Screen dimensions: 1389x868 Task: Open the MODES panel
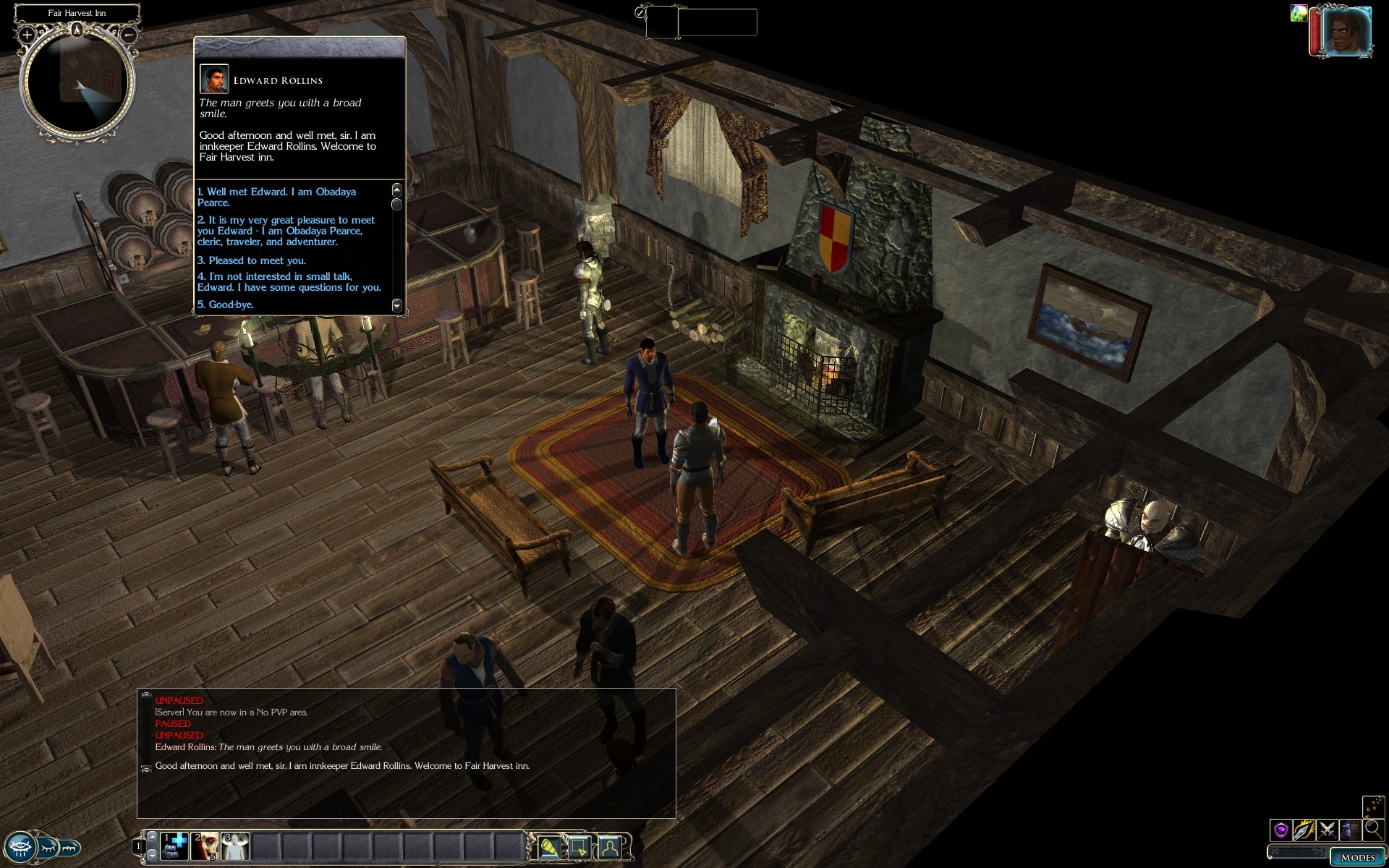(x=1357, y=857)
